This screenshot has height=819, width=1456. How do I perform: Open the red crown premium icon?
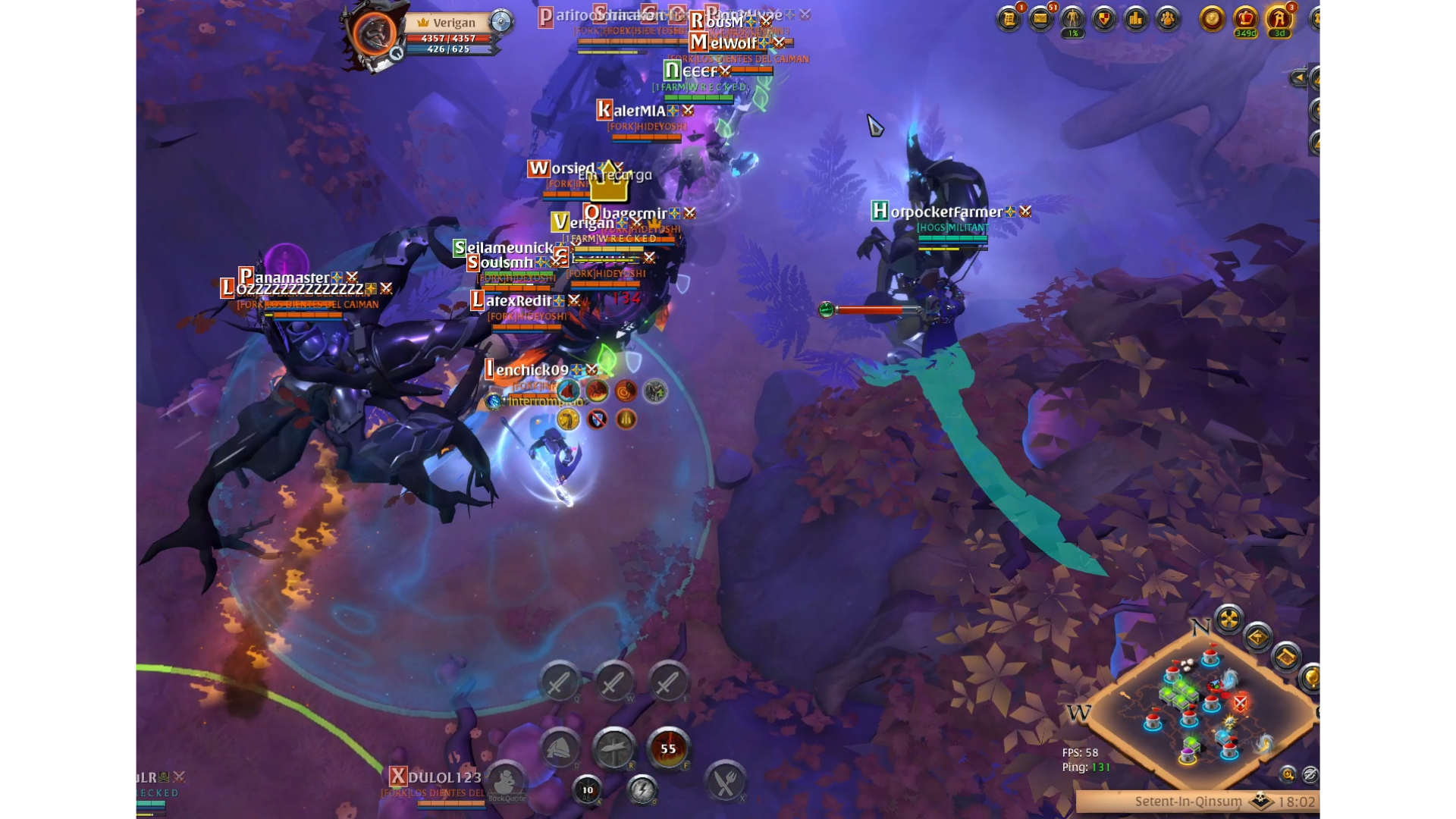(1246, 19)
